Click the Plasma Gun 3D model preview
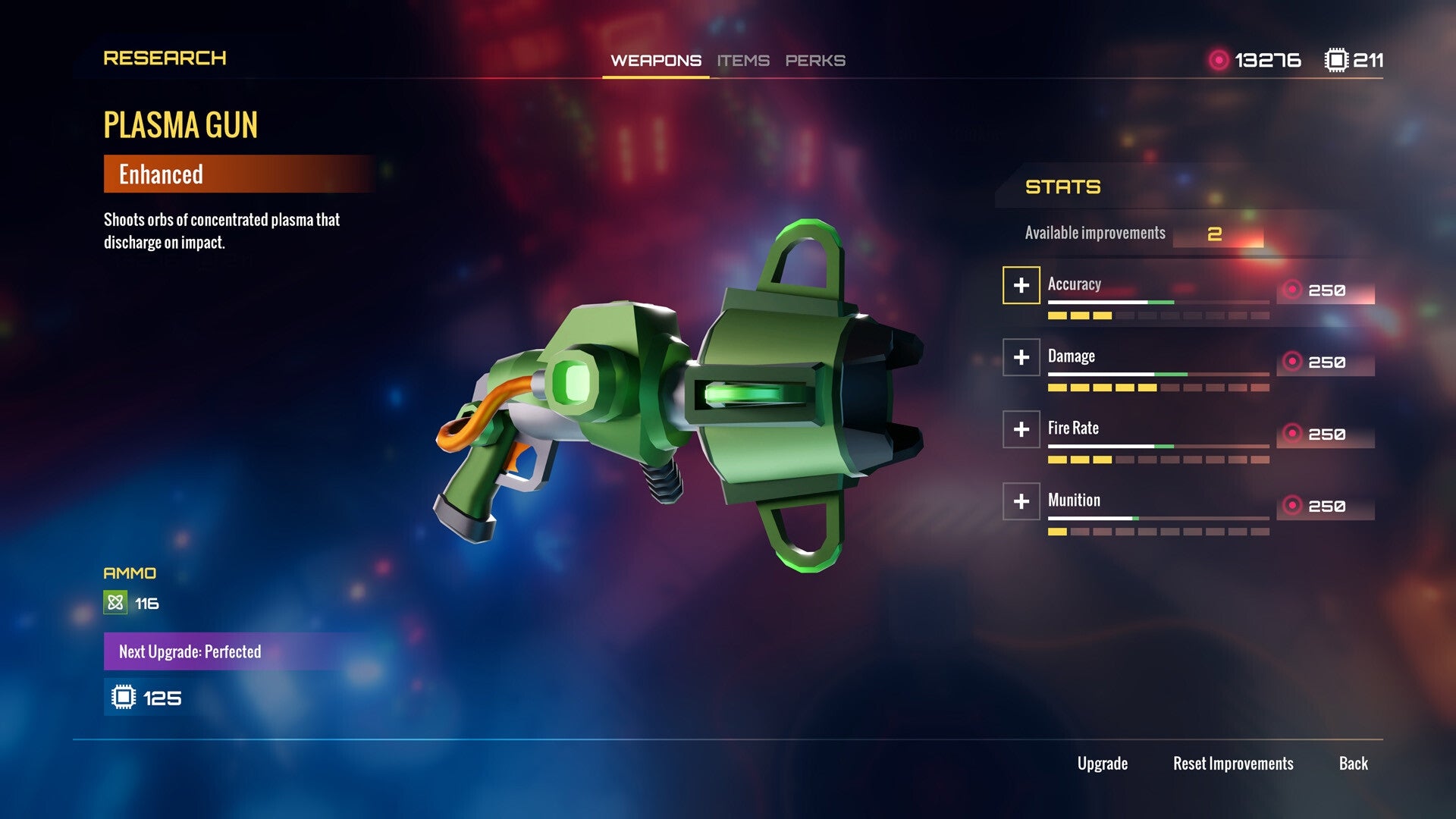 682,394
